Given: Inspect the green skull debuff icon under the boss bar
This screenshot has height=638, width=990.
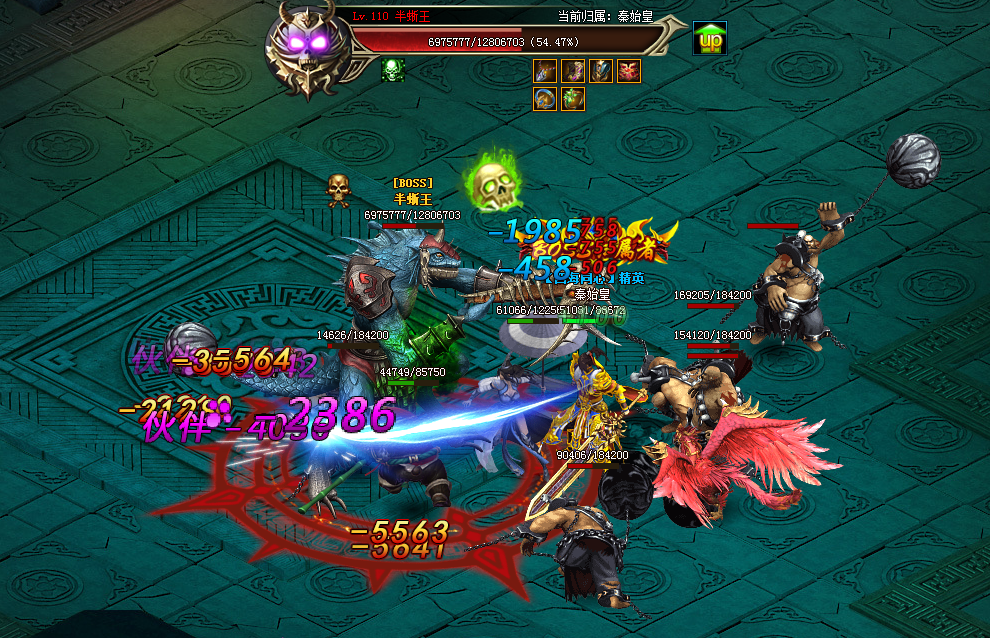Looking at the screenshot, I should point(392,69).
